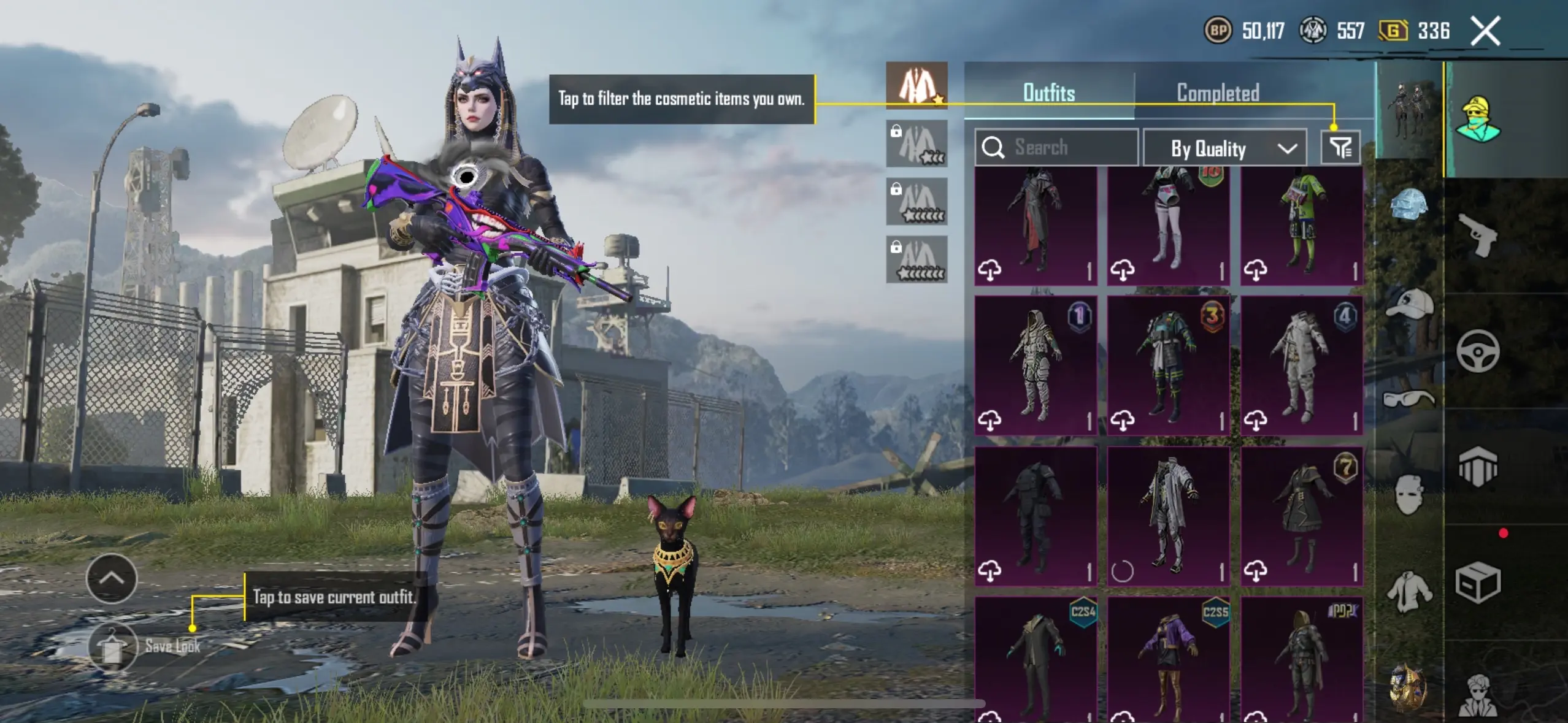This screenshot has width=1568, height=723.
Task: Choose the green jersey outfit thumbnail
Action: click(1302, 224)
